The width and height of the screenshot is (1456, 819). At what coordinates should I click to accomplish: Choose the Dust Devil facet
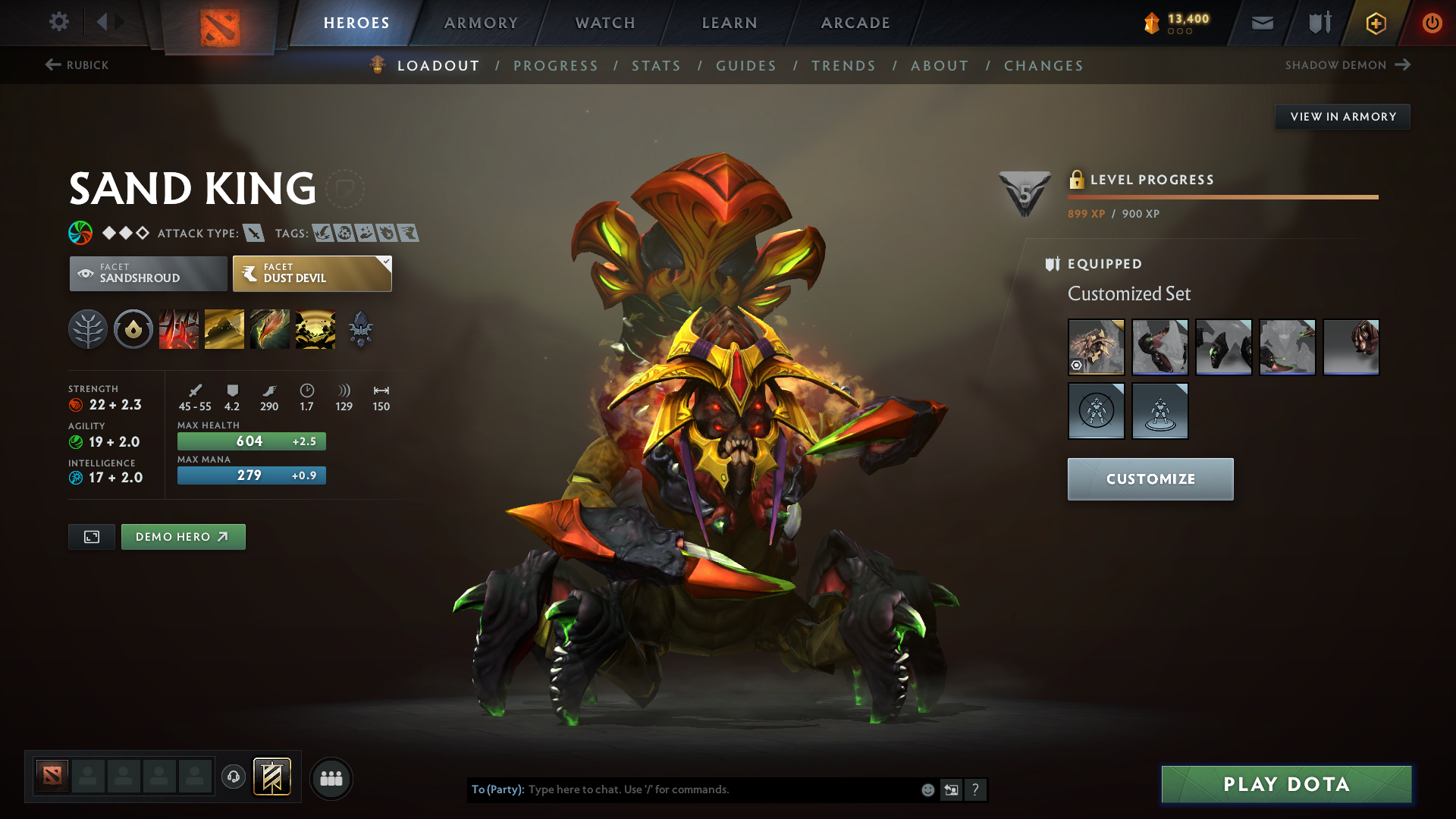pos(312,273)
